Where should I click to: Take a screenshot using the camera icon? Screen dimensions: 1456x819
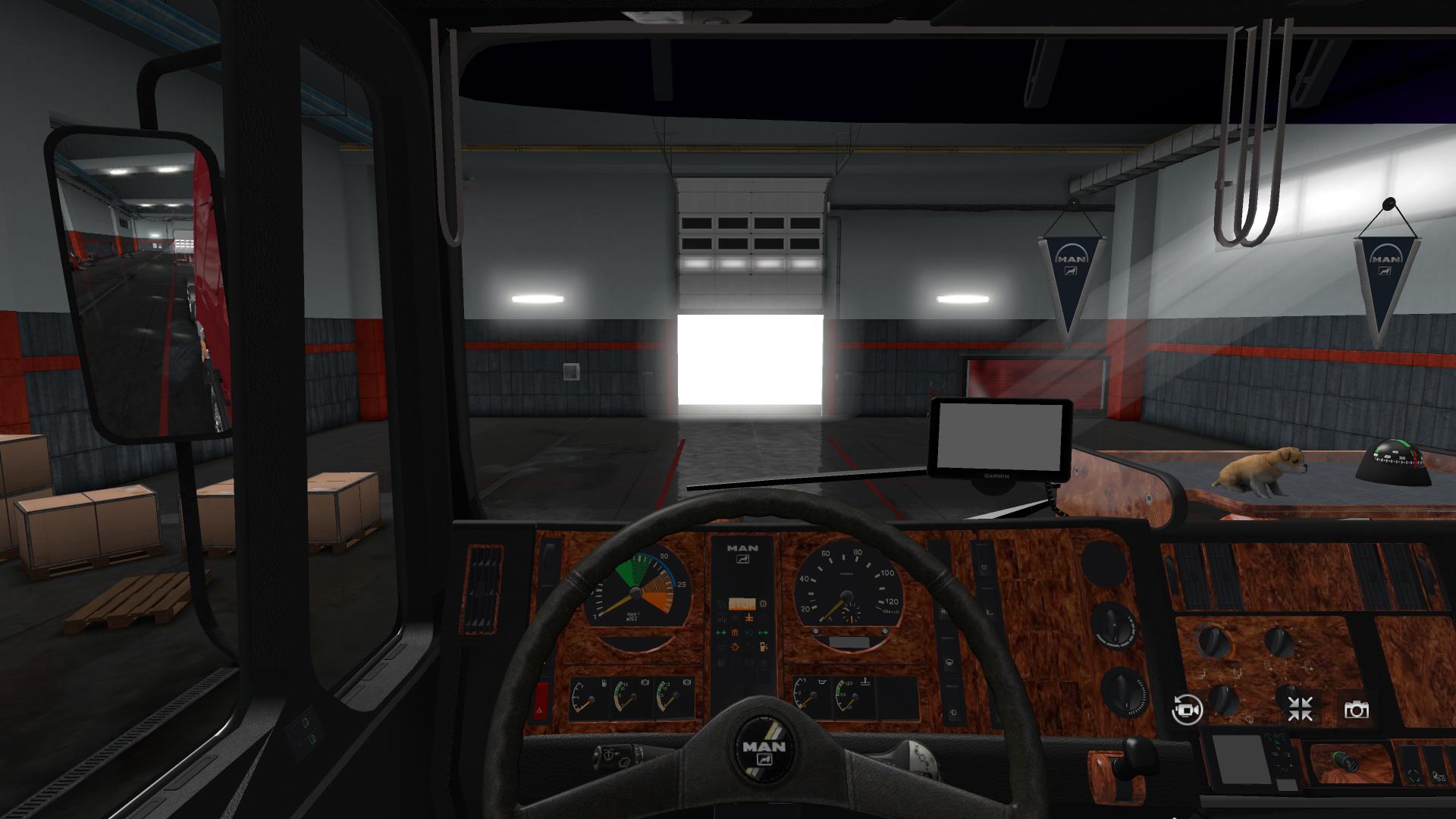[x=1357, y=711]
